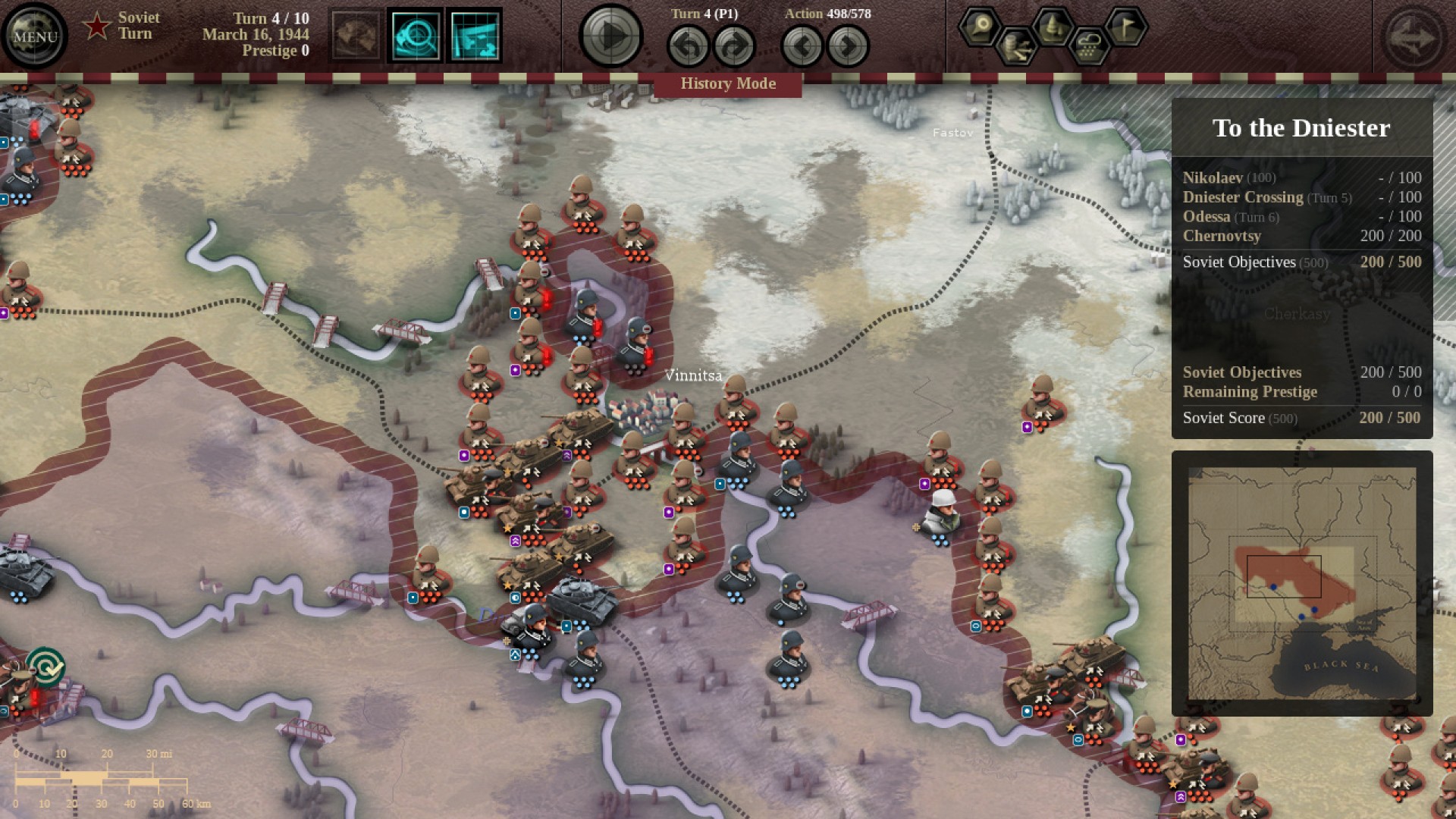The image size is (1456, 819).
Task: Open the strategic map overlay icon
Action: (475, 36)
